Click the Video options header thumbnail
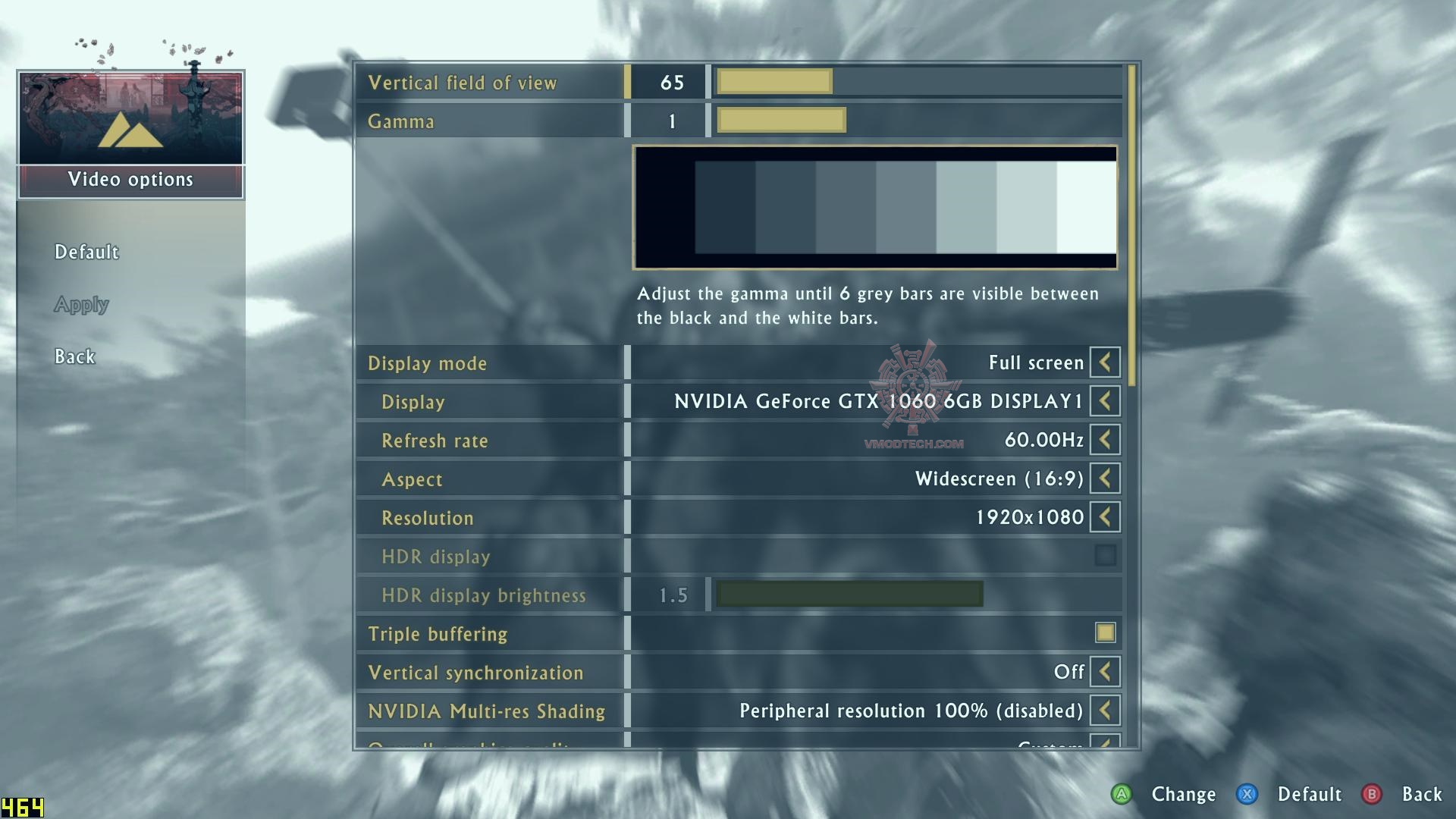 point(130,118)
